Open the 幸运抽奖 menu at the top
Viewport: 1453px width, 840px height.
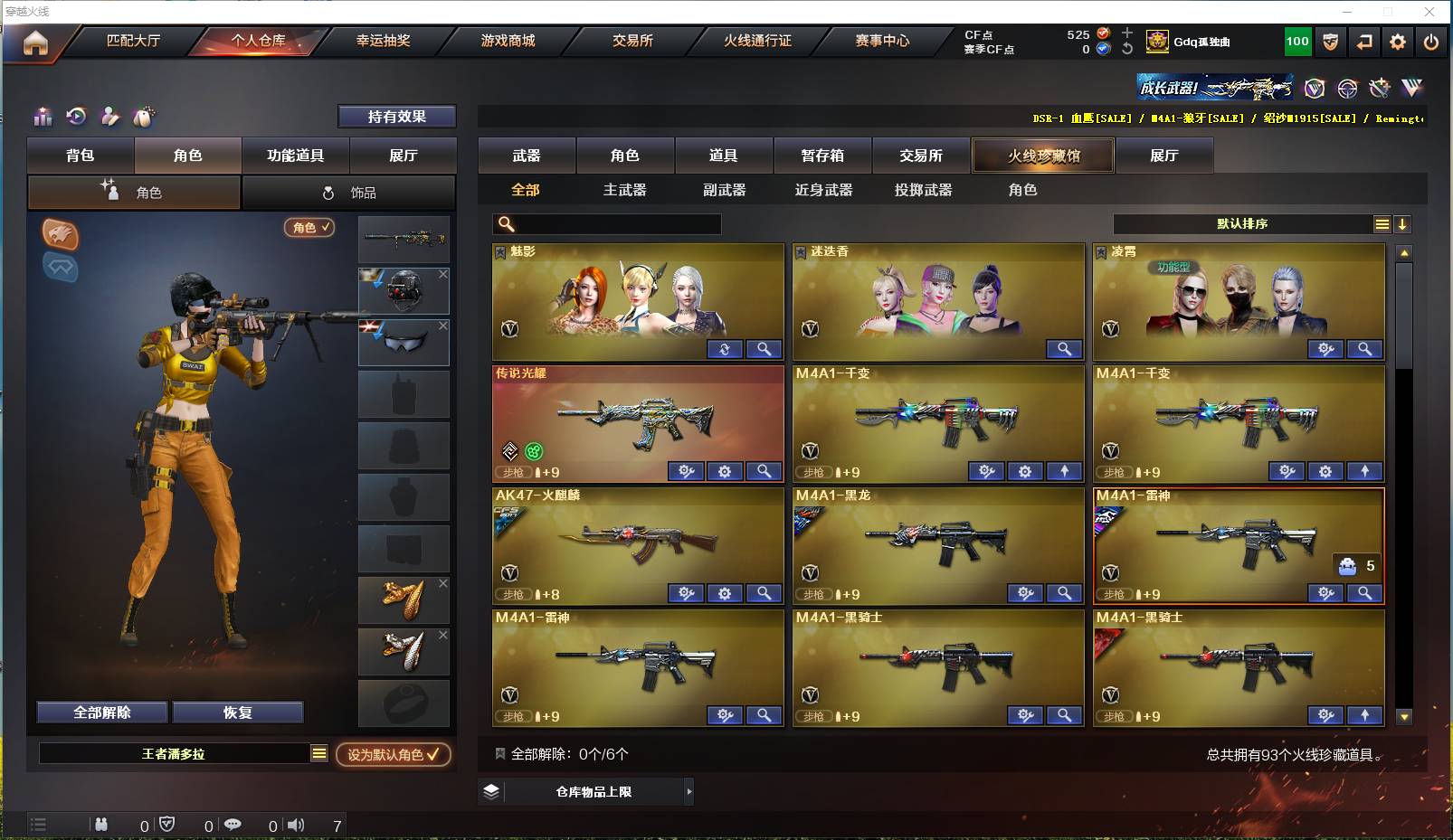tap(385, 41)
